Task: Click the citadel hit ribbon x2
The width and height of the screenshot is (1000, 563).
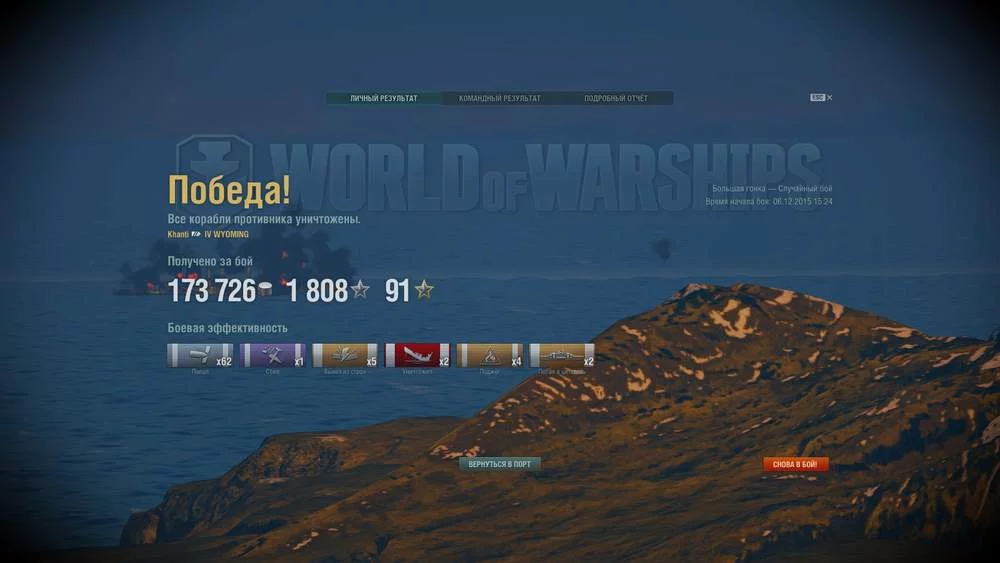Action: 562,355
